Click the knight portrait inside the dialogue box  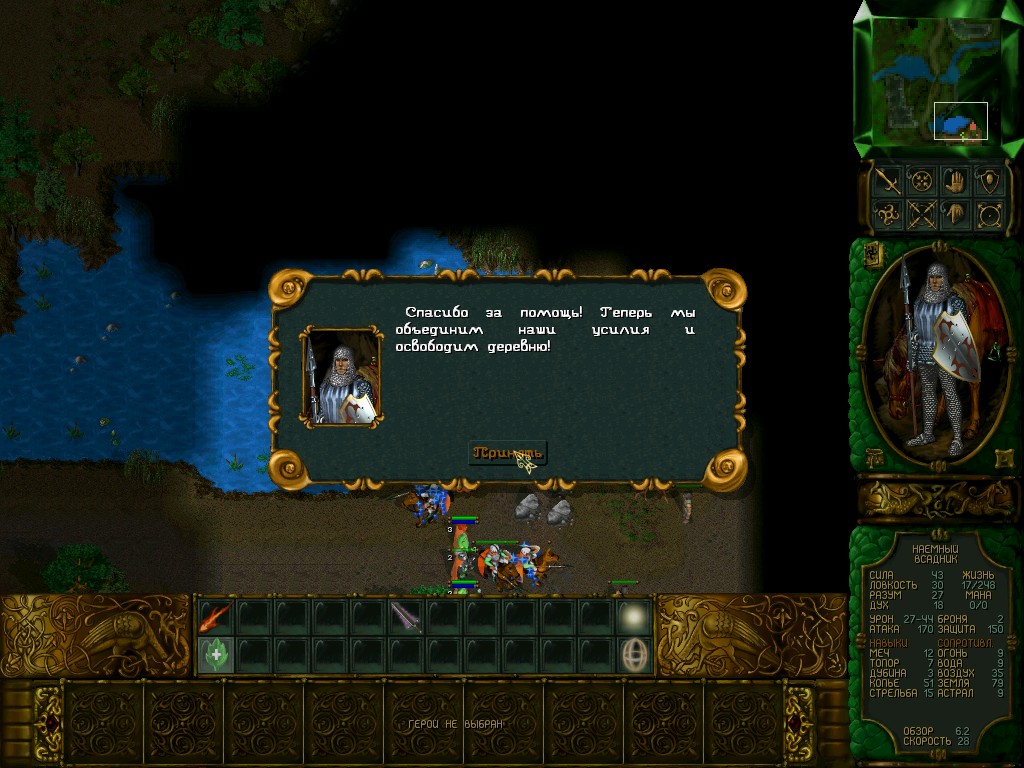click(x=342, y=377)
